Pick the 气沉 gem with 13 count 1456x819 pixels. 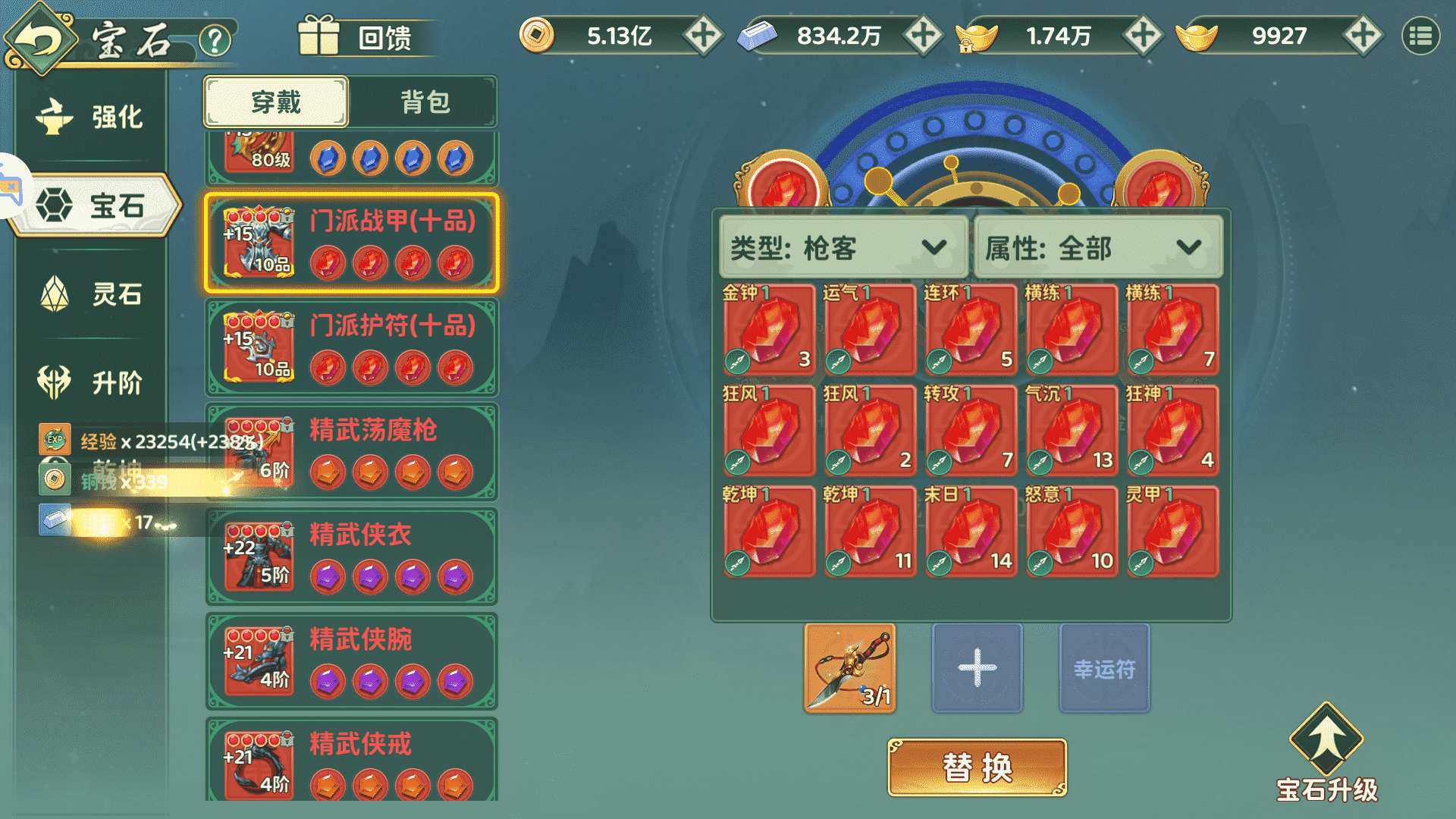click(x=1072, y=431)
